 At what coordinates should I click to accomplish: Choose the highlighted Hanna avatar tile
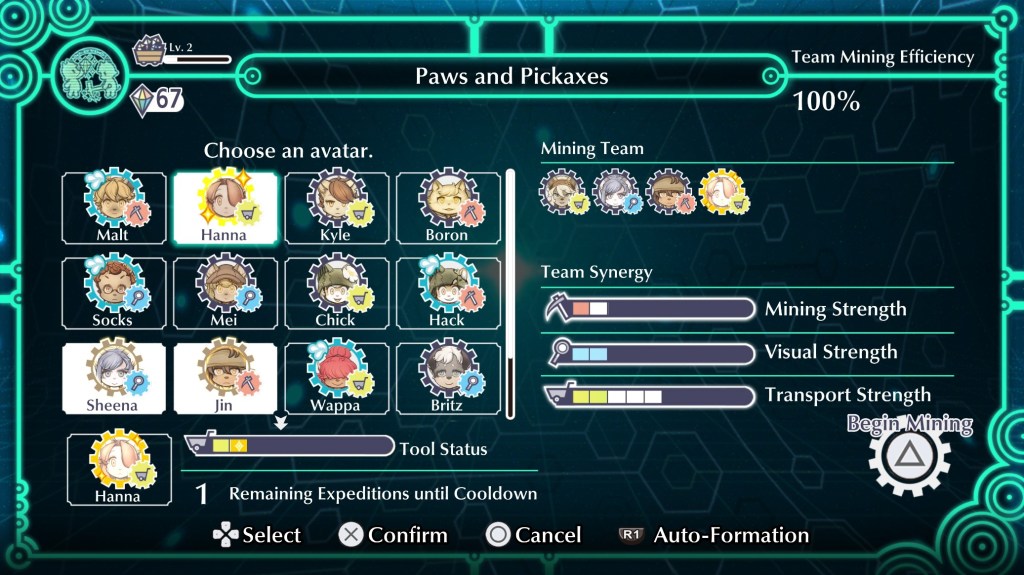click(225, 208)
